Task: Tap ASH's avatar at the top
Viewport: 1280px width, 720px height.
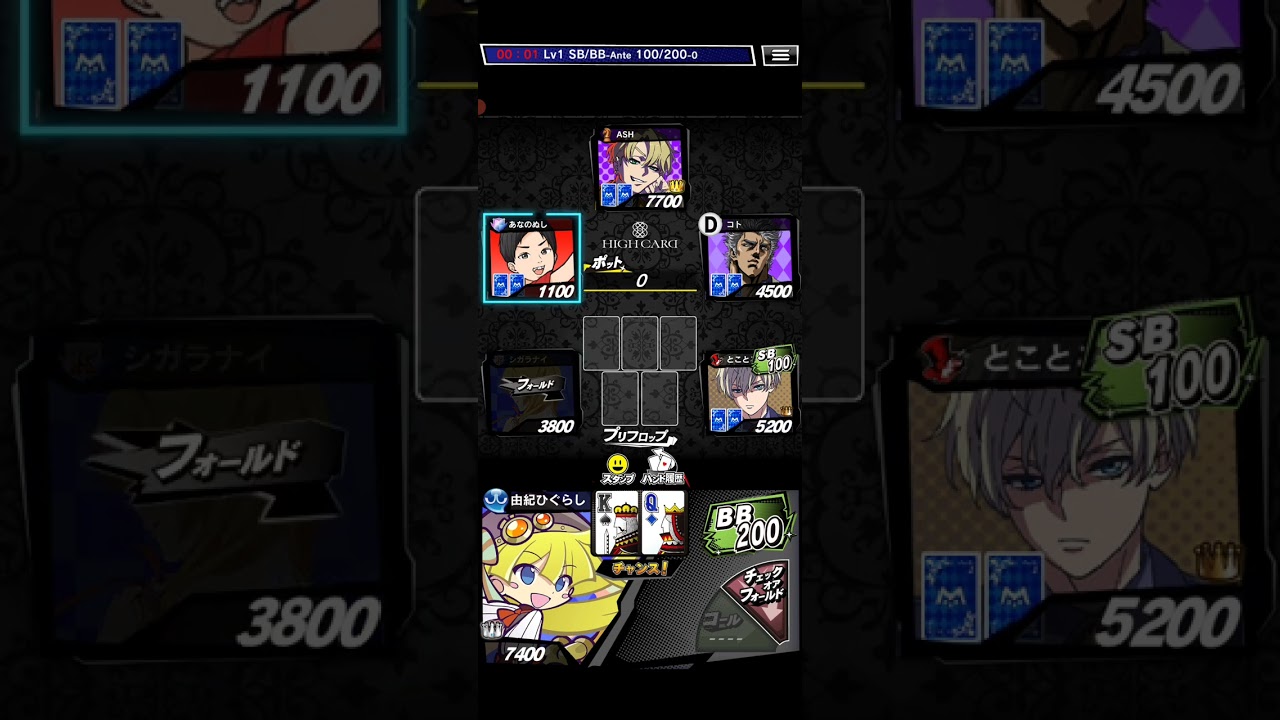Action: pyautogui.click(x=640, y=168)
